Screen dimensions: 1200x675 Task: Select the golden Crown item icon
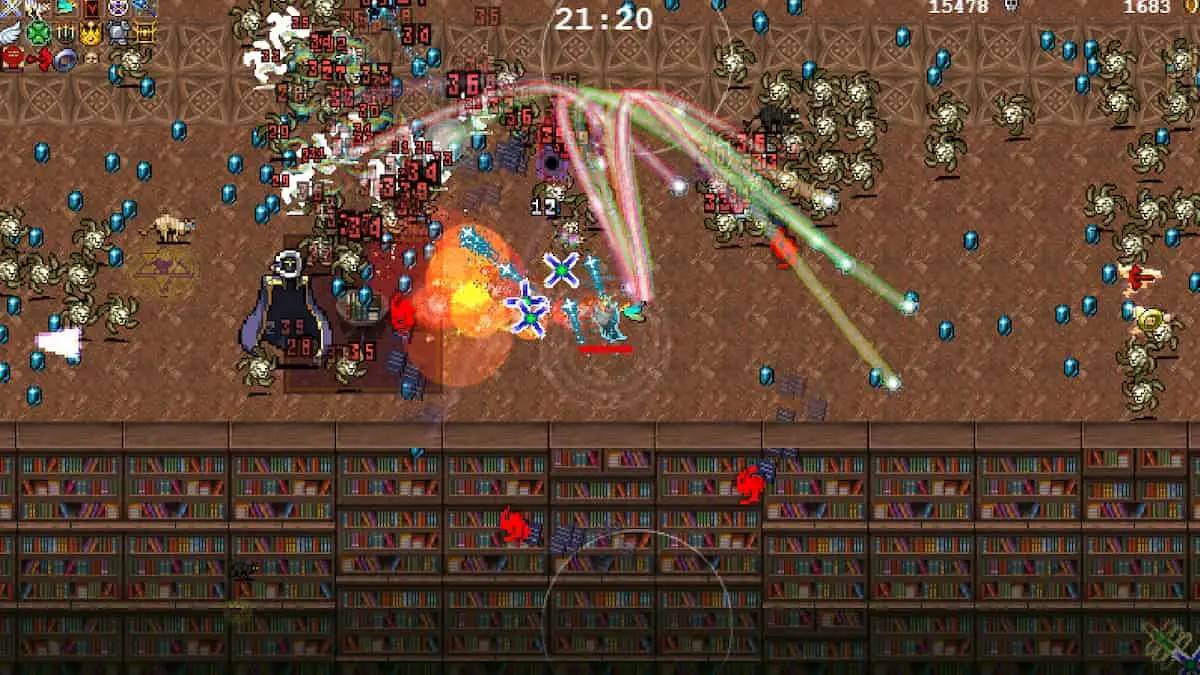pos(91,33)
